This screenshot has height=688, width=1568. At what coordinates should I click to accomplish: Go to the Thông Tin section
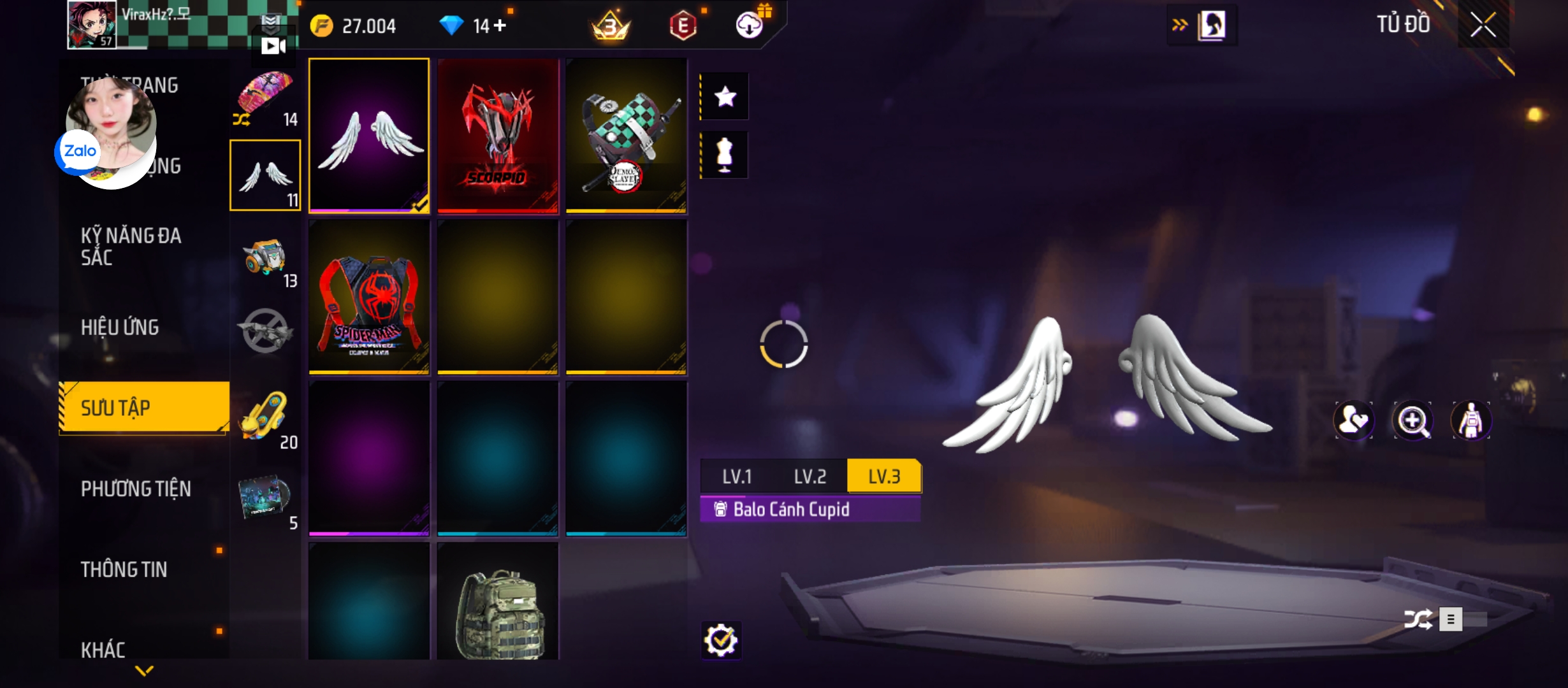(124, 570)
